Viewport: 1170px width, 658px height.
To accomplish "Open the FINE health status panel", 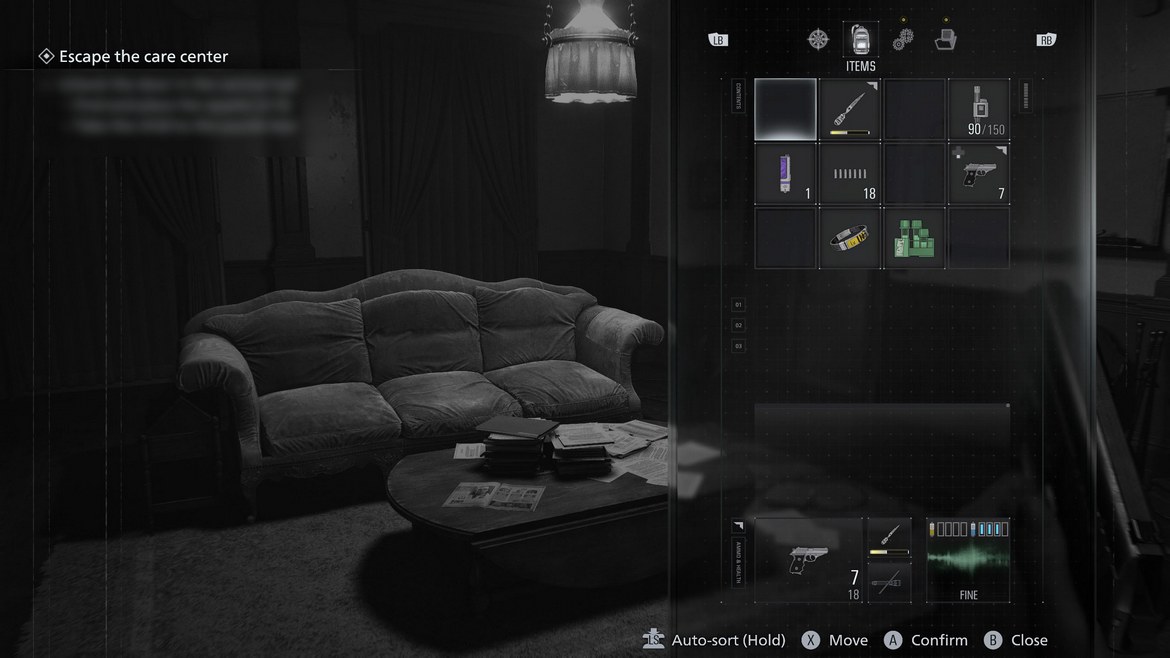I will point(968,560).
